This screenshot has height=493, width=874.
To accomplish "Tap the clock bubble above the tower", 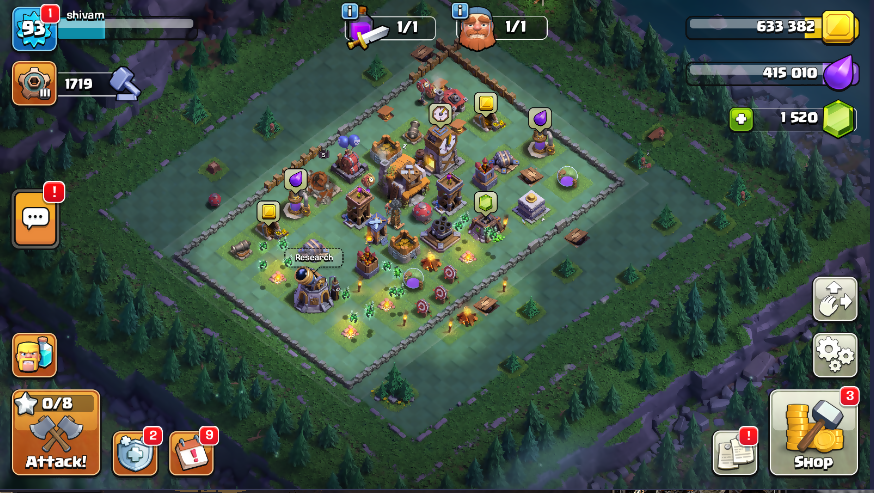I will [440, 114].
